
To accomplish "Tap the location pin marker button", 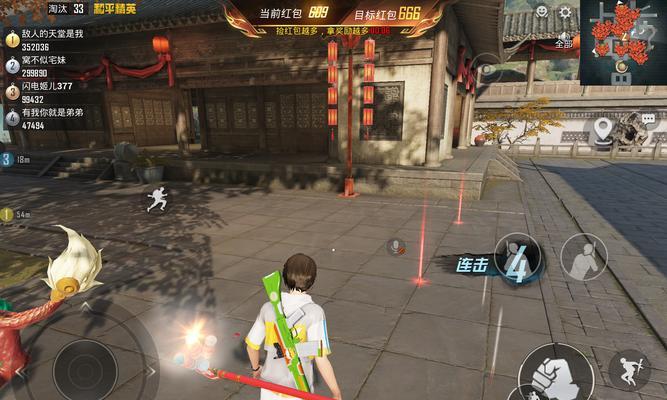I will tap(602, 128).
